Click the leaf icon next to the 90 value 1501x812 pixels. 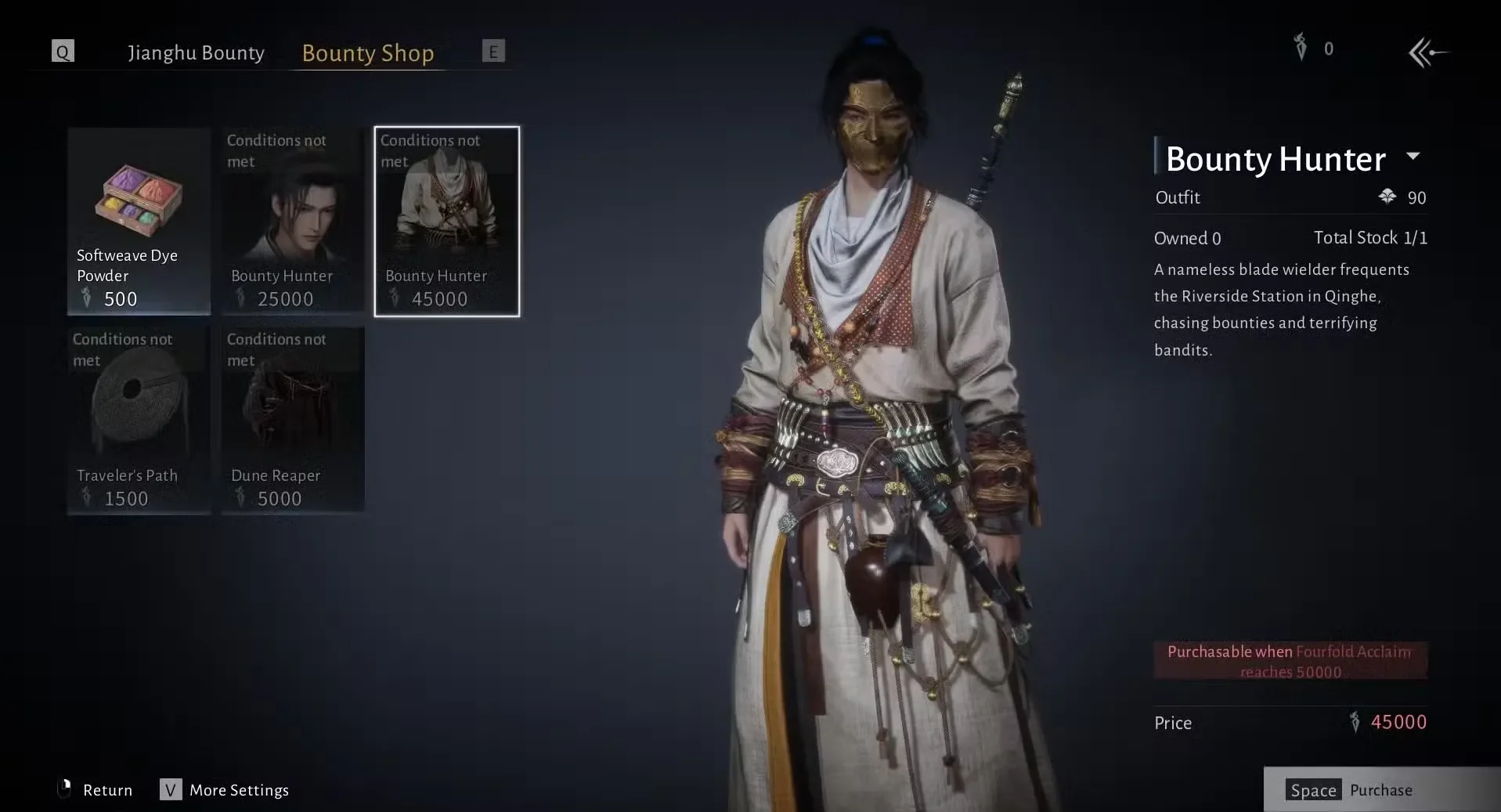pos(1389,197)
